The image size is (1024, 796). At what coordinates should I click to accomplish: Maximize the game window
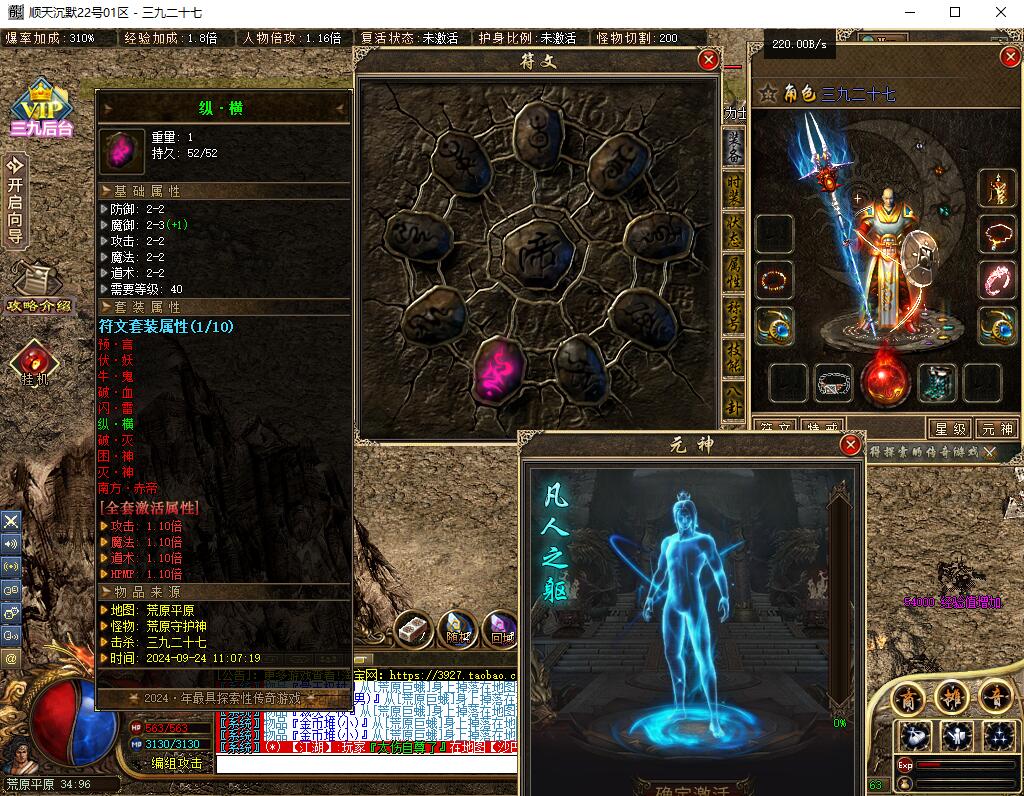point(955,13)
